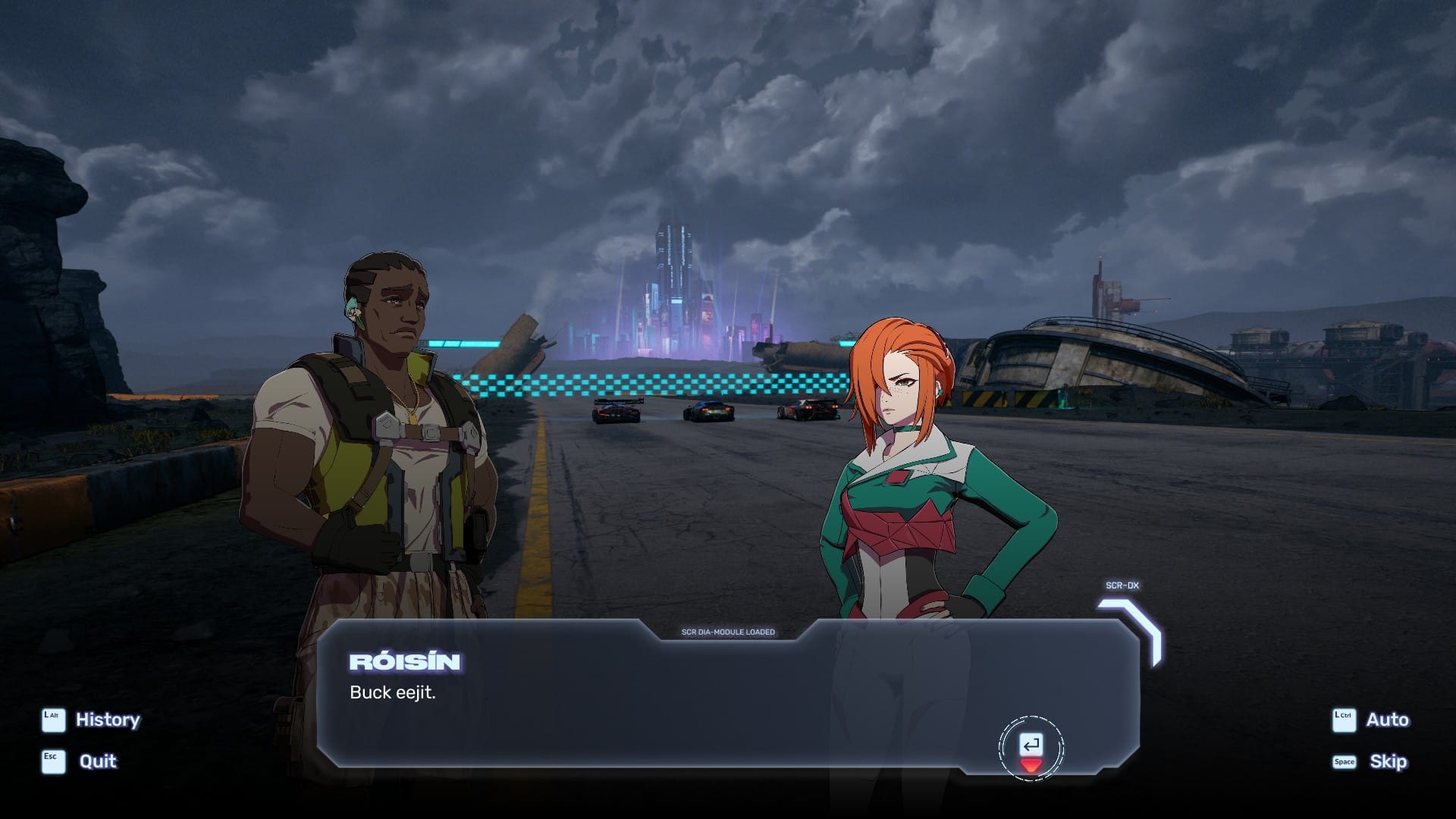This screenshot has width=1456, height=819.
Task: Open the dialogue History log
Action: click(107, 720)
